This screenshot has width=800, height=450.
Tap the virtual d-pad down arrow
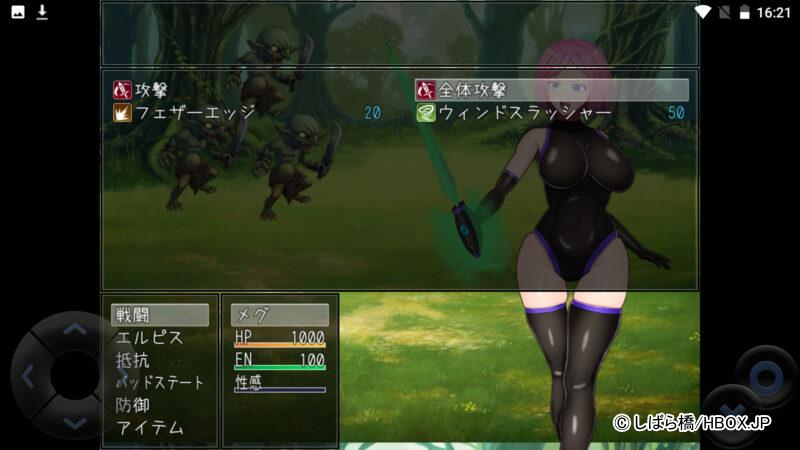pos(75,422)
